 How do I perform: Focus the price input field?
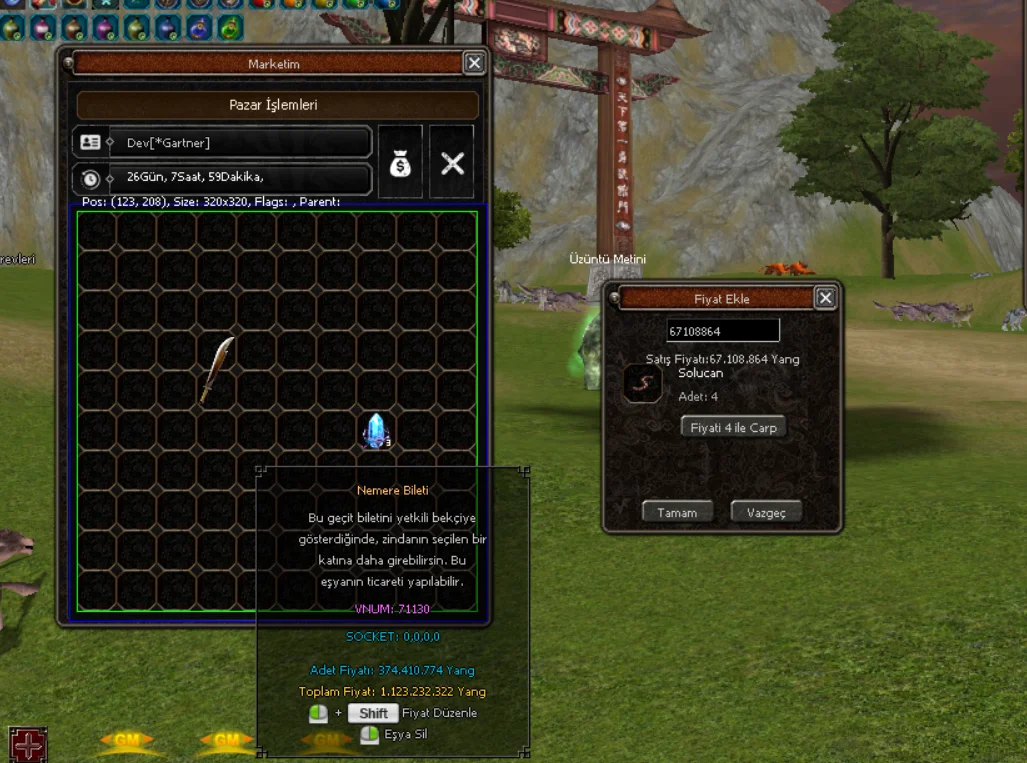pyautogui.click(x=723, y=331)
